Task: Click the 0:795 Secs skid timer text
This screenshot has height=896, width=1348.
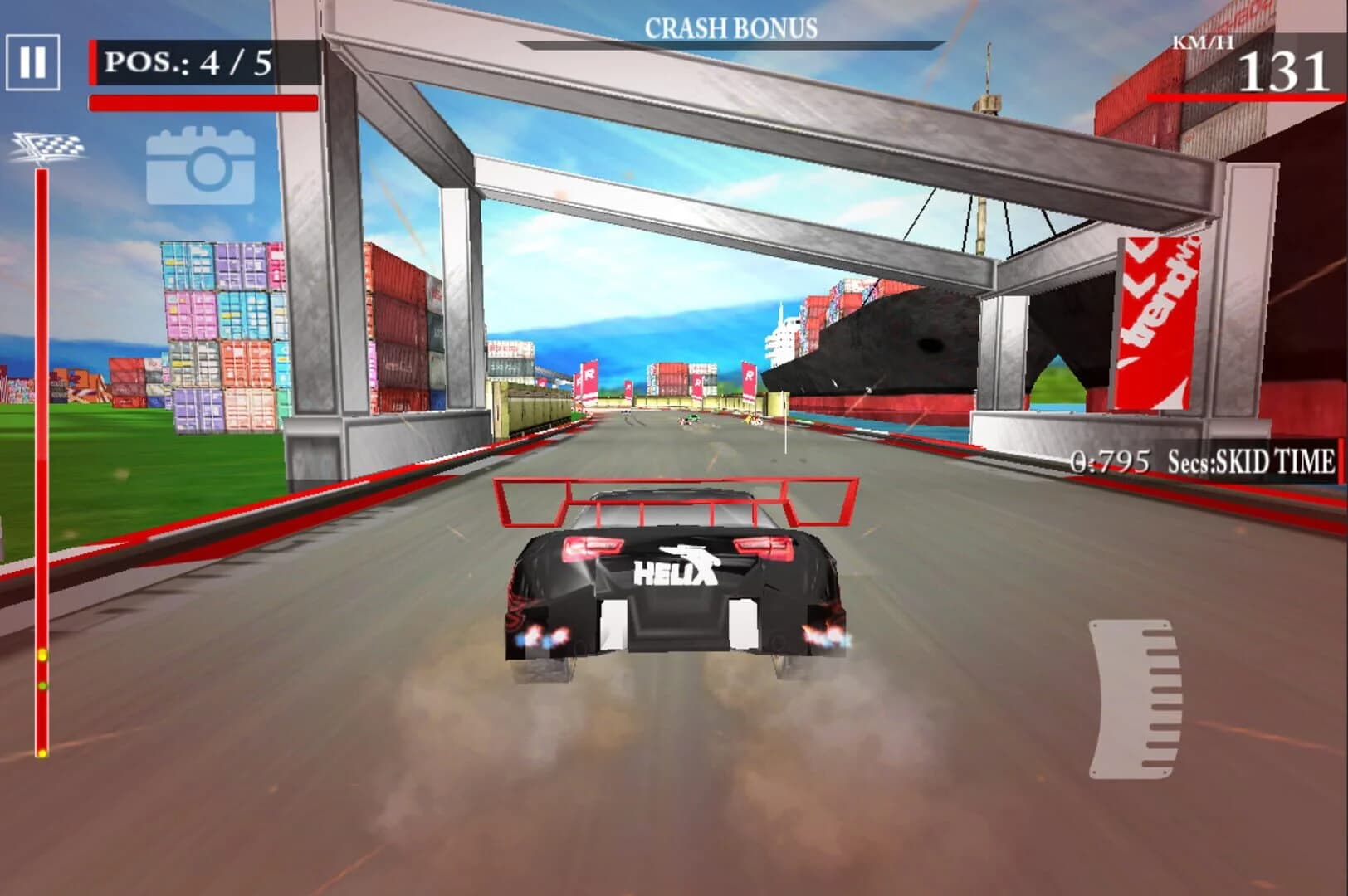Action: [x=1110, y=457]
